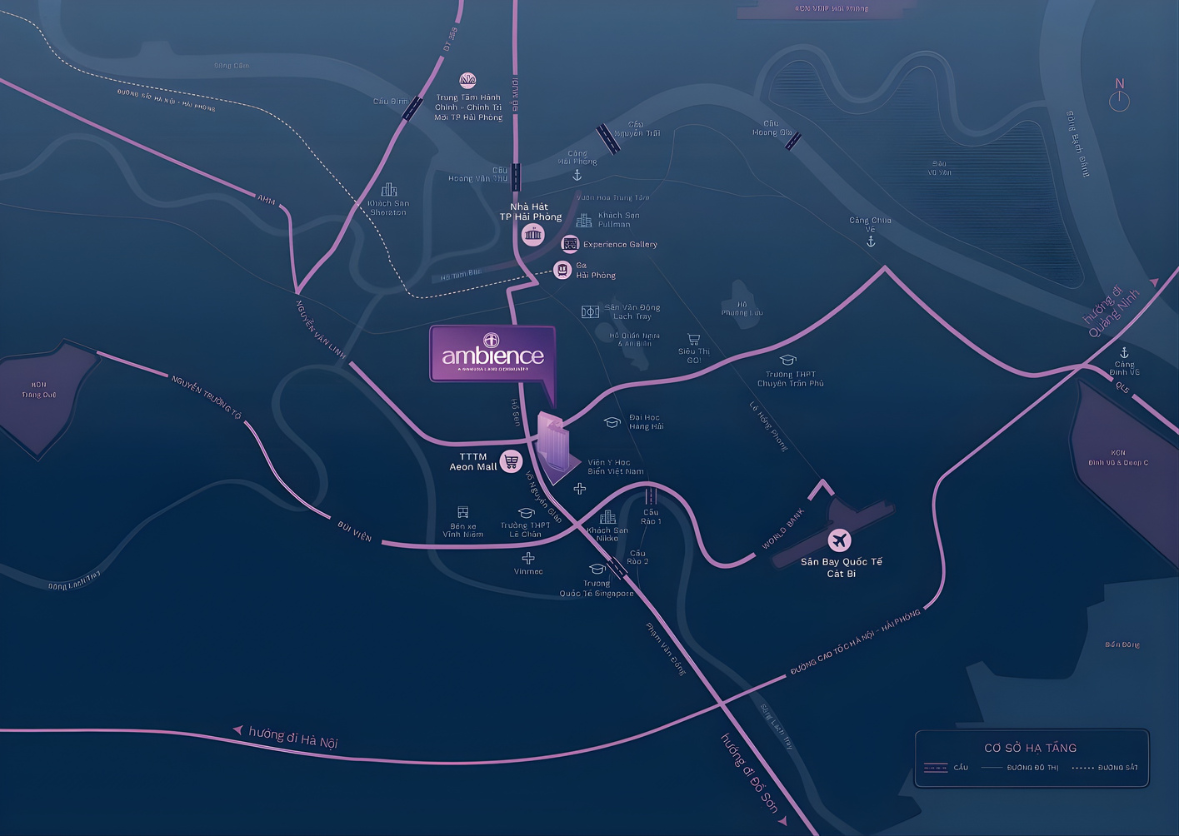Click the Cát Bi airport airplane marker
The height and width of the screenshot is (836, 1179).
point(839,541)
